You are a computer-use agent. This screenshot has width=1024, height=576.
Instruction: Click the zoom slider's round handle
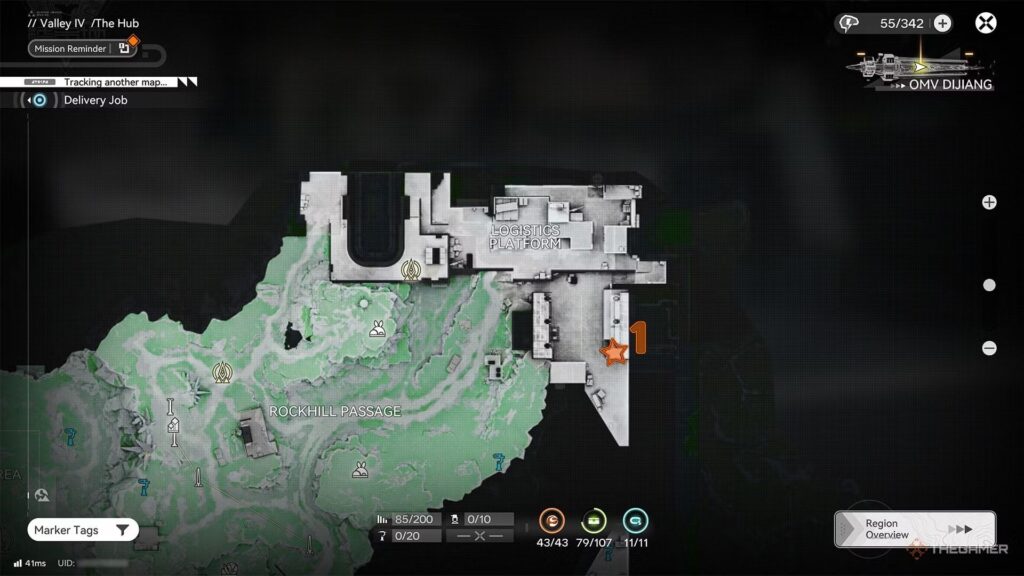989,285
